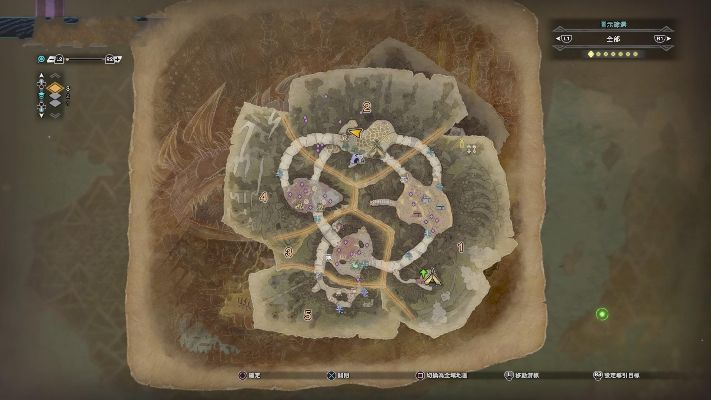Select area number 3 on the map
This screenshot has height=400, width=711.
[x=288, y=253]
